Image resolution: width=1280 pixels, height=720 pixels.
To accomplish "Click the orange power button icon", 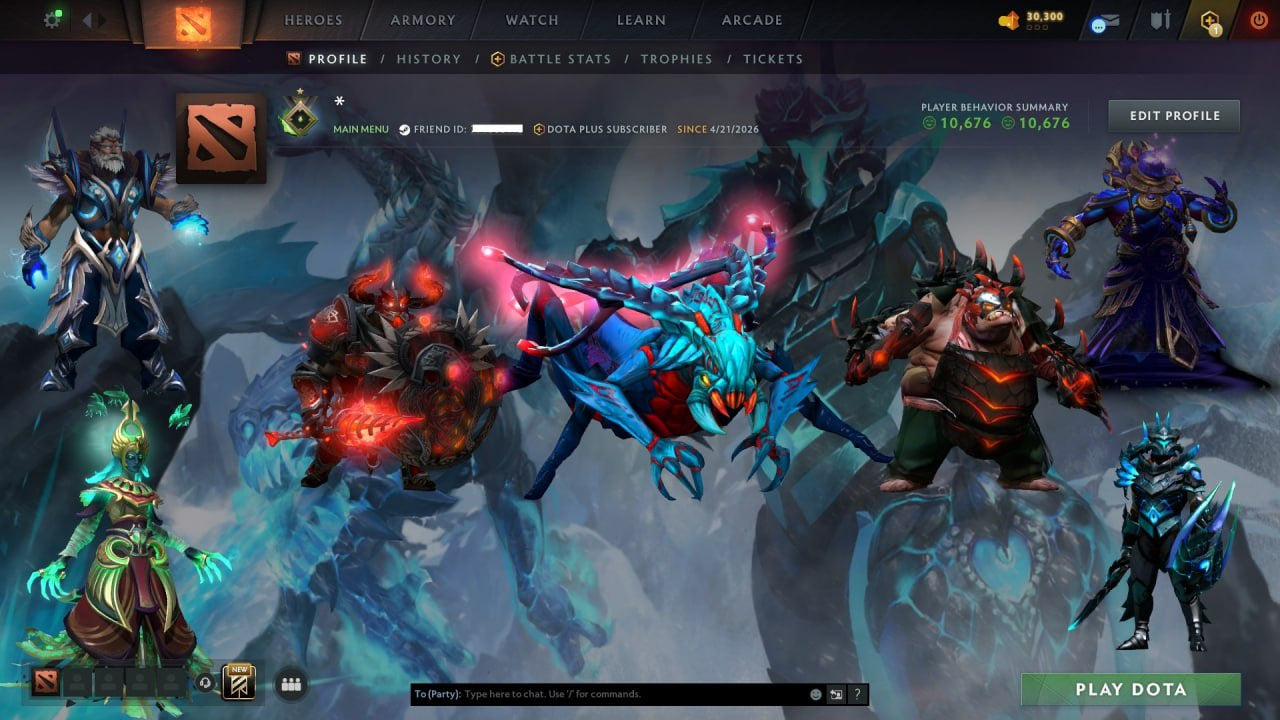I will click(1259, 18).
